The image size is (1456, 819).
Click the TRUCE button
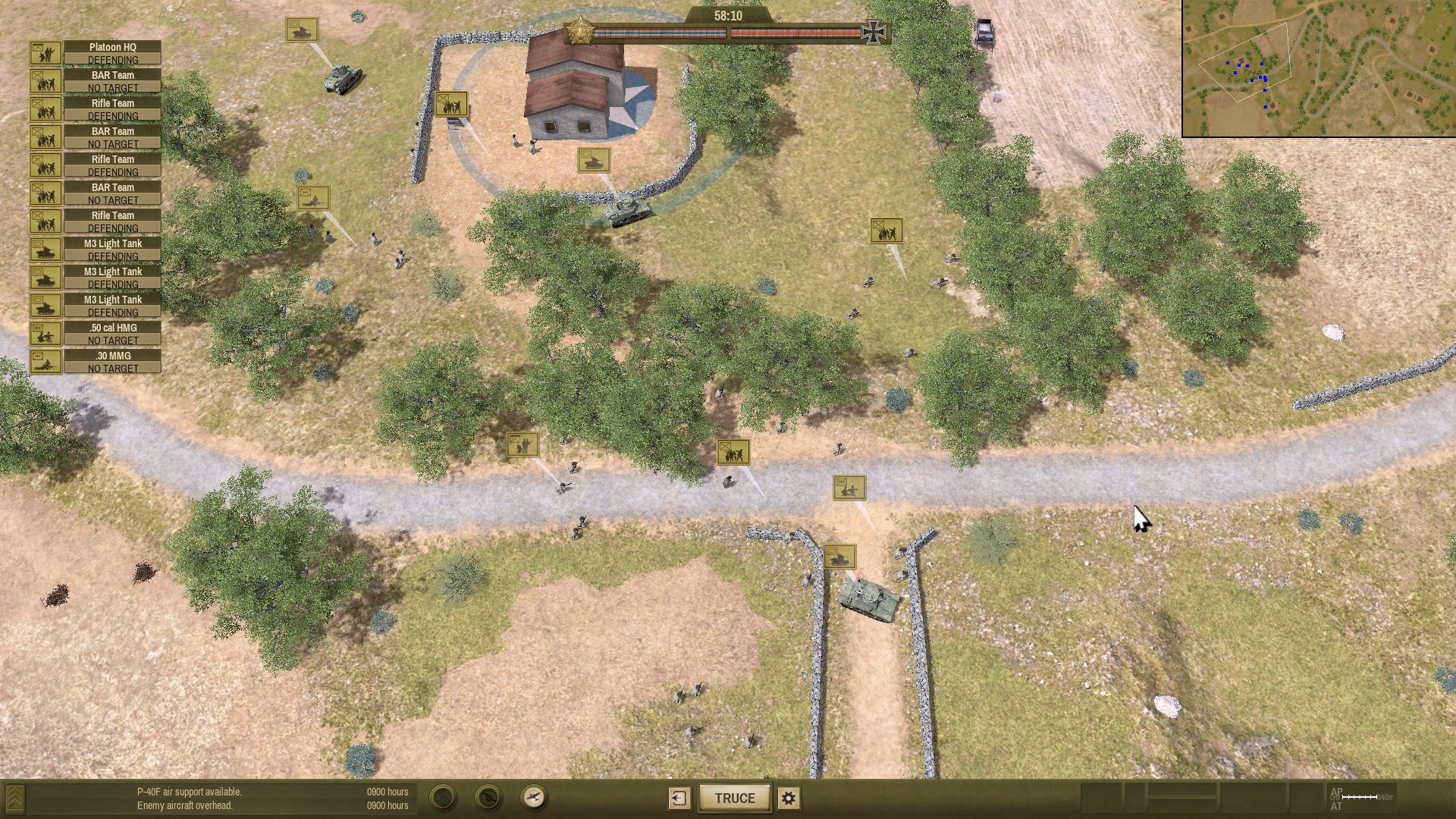(x=733, y=798)
